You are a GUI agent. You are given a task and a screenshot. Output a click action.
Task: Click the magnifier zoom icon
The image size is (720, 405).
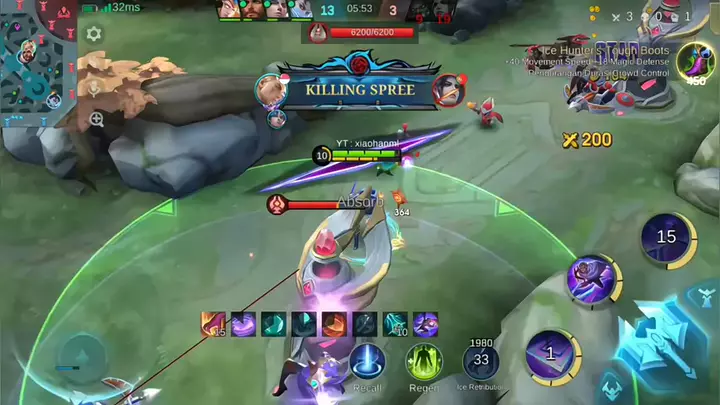96,119
